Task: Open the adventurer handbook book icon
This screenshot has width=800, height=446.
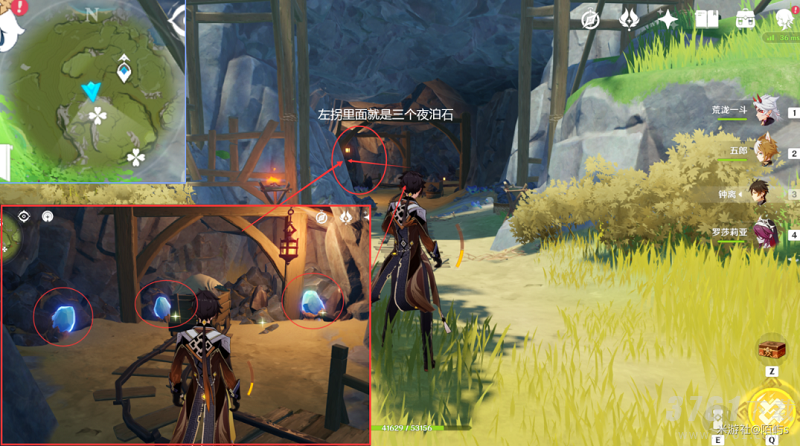Action: [x=707, y=20]
